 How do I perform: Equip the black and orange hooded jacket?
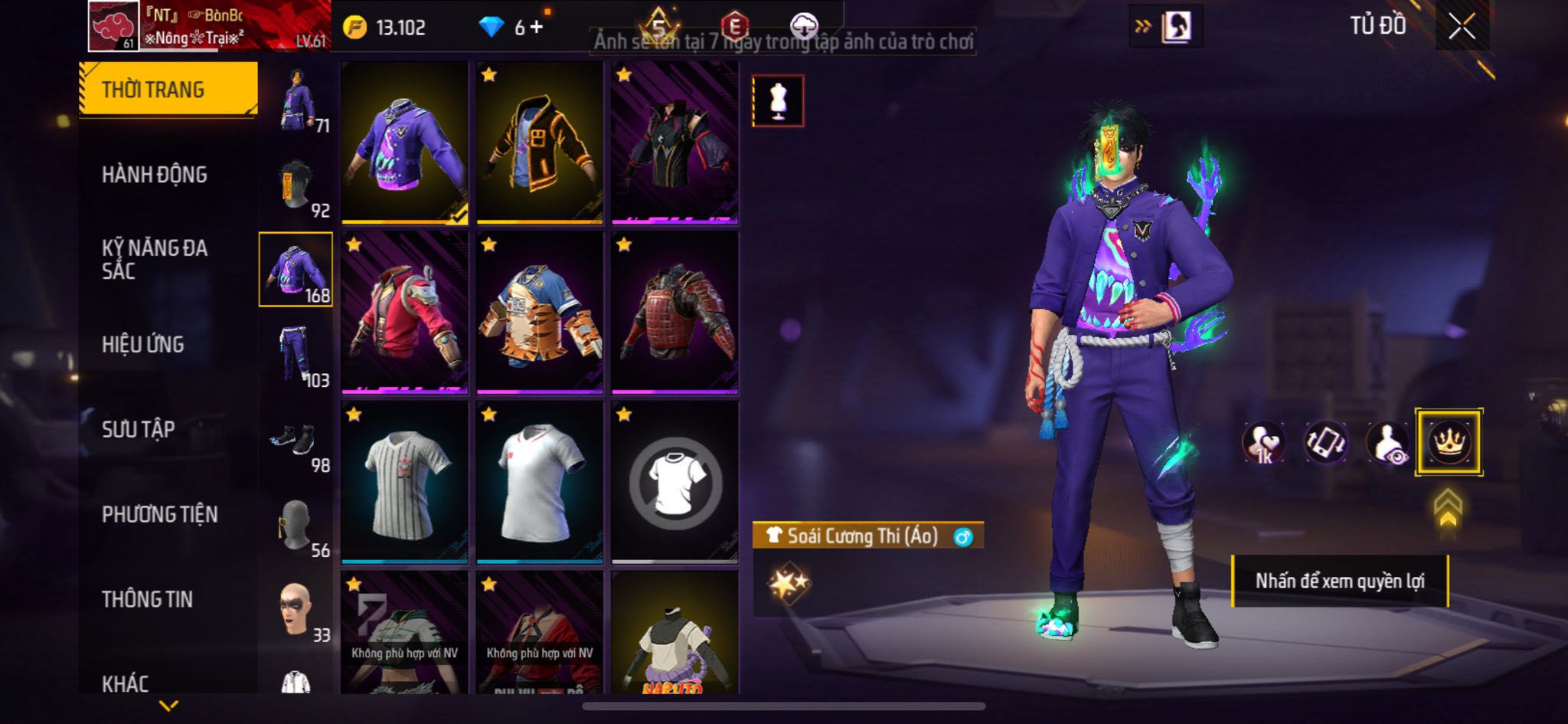click(x=539, y=143)
